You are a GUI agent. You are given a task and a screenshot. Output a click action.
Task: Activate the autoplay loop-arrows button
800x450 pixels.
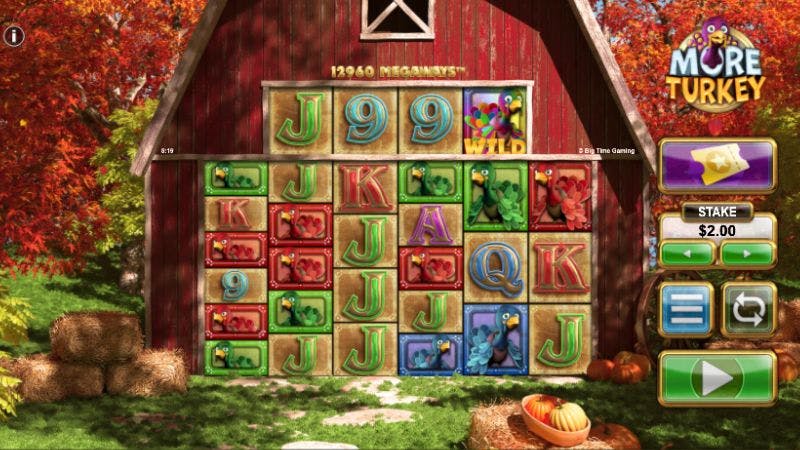pos(748,309)
